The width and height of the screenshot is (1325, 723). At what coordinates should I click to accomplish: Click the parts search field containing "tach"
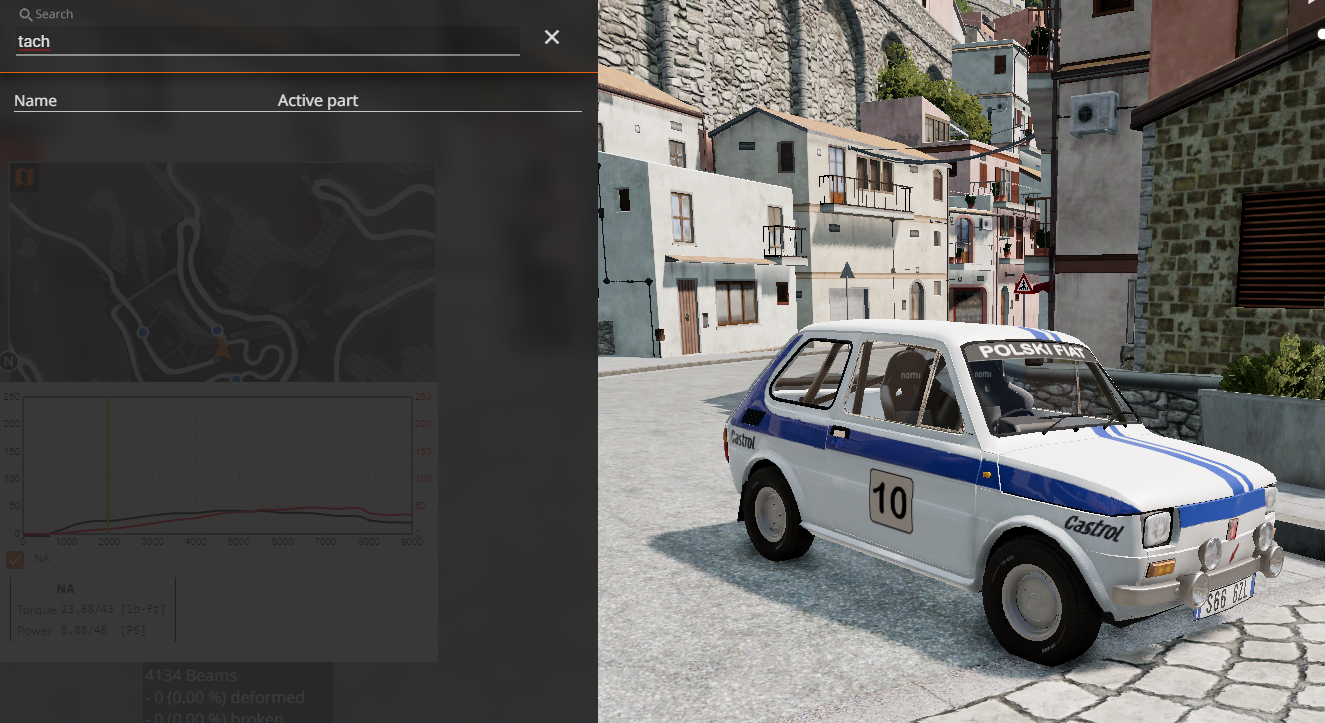tap(267, 41)
